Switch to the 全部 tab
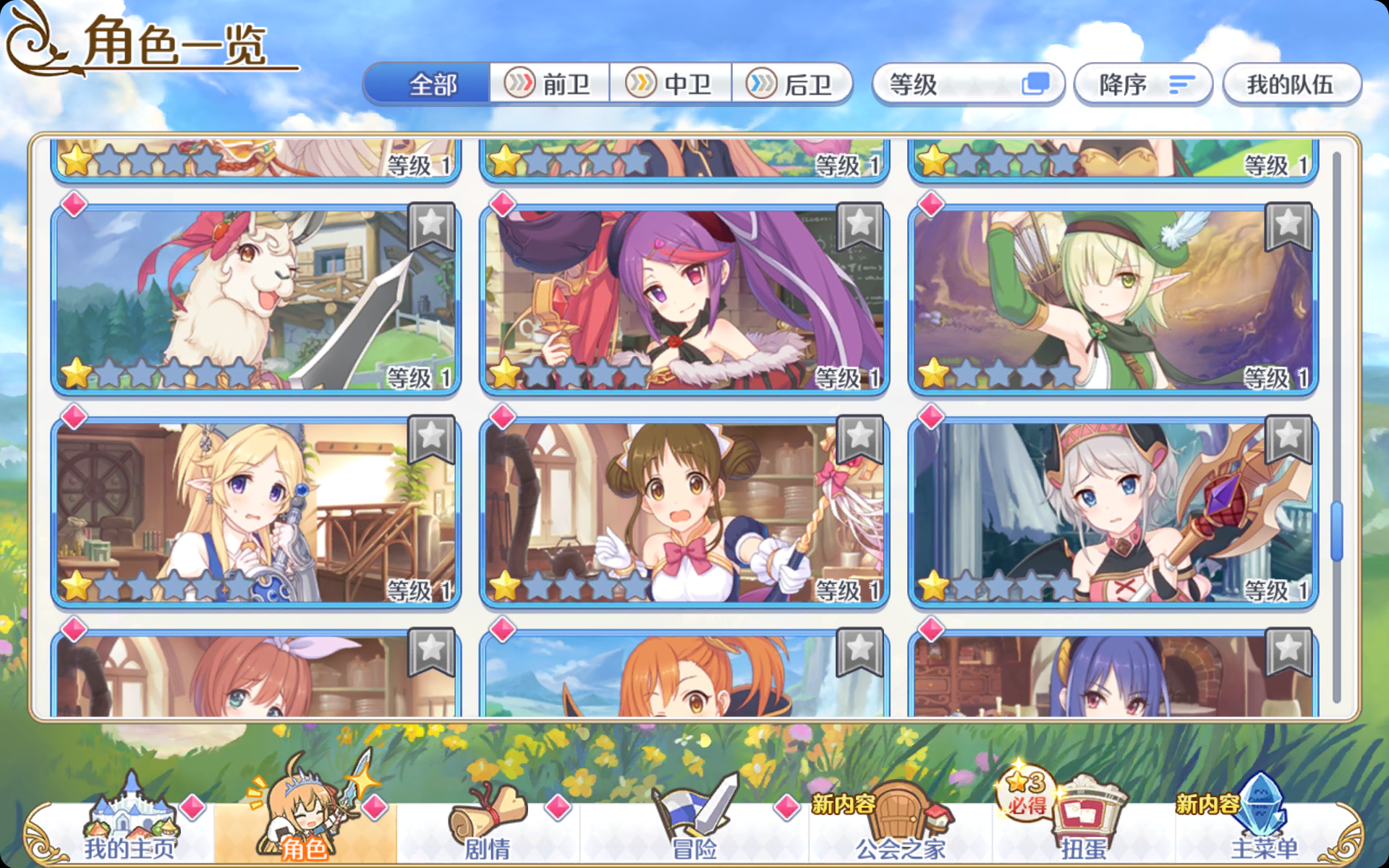1389x868 pixels. [x=430, y=85]
